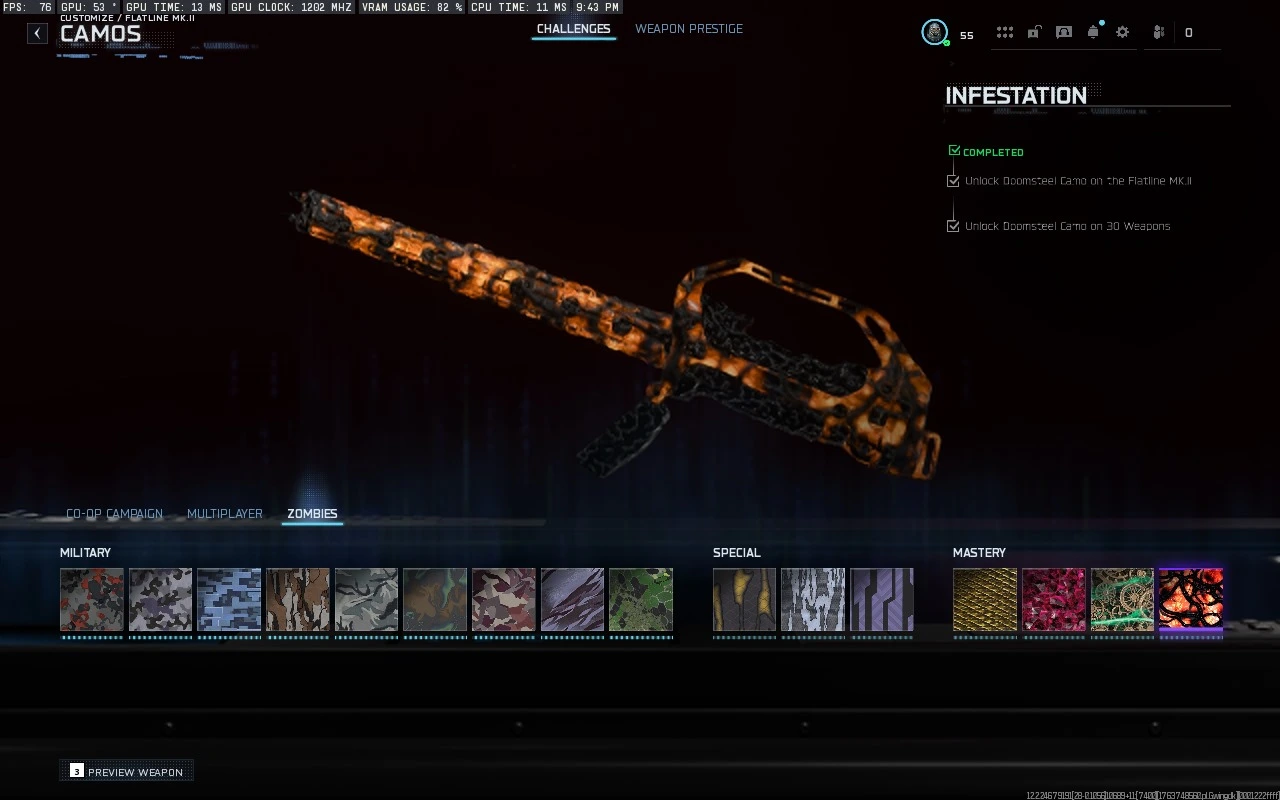This screenshot has height=800, width=1280.
Task: Click the player emblem avatar icon
Action: point(934,31)
